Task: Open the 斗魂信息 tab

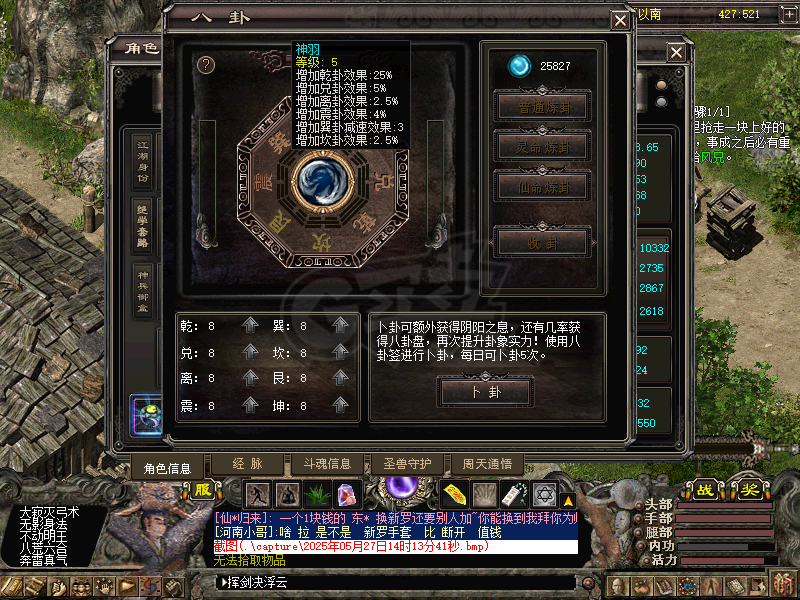Action: [x=320, y=464]
